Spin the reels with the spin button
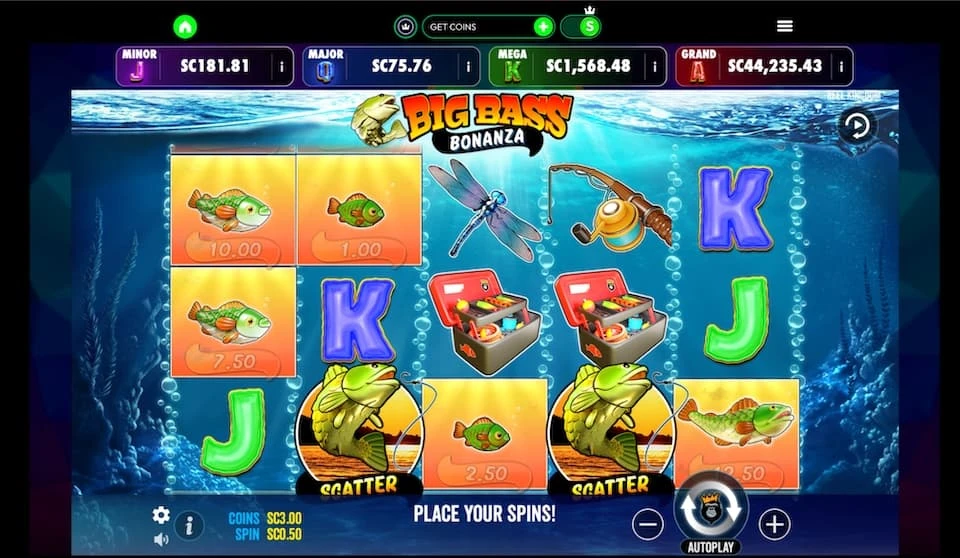The height and width of the screenshot is (558, 960). (x=711, y=507)
